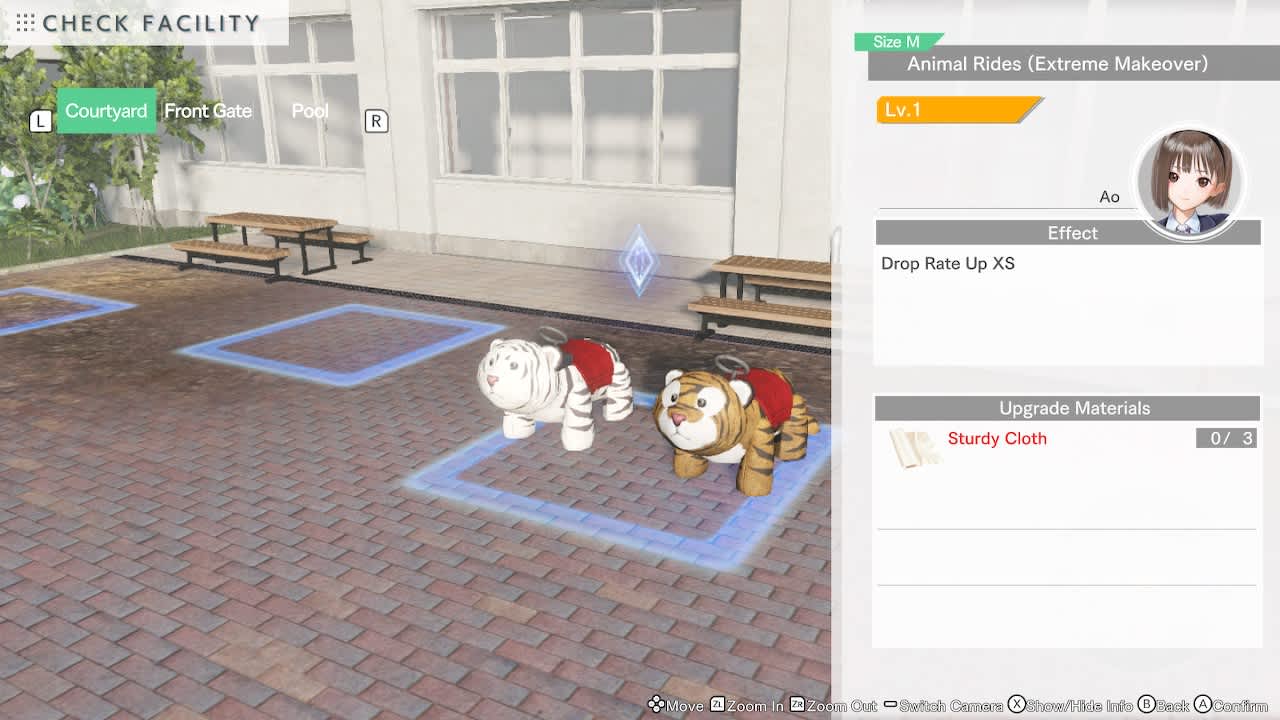This screenshot has width=1280, height=720.
Task: Select the Pool tab
Action: [x=310, y=111]
